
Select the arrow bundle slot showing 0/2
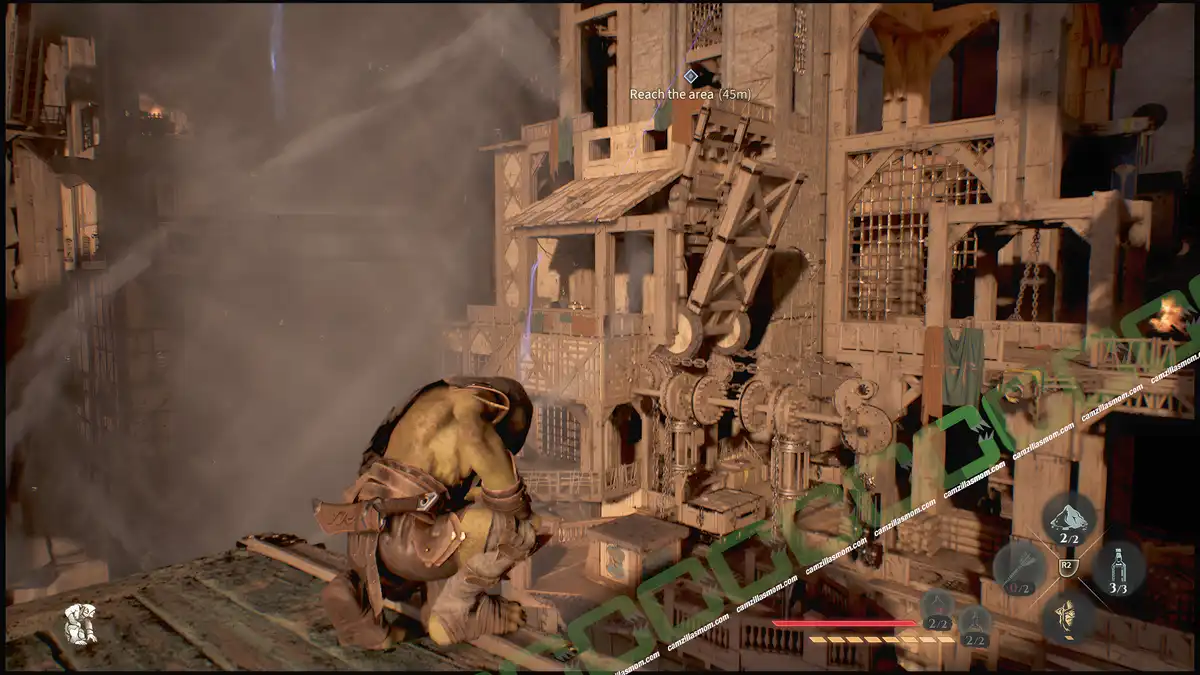[x=1018, y=567]
